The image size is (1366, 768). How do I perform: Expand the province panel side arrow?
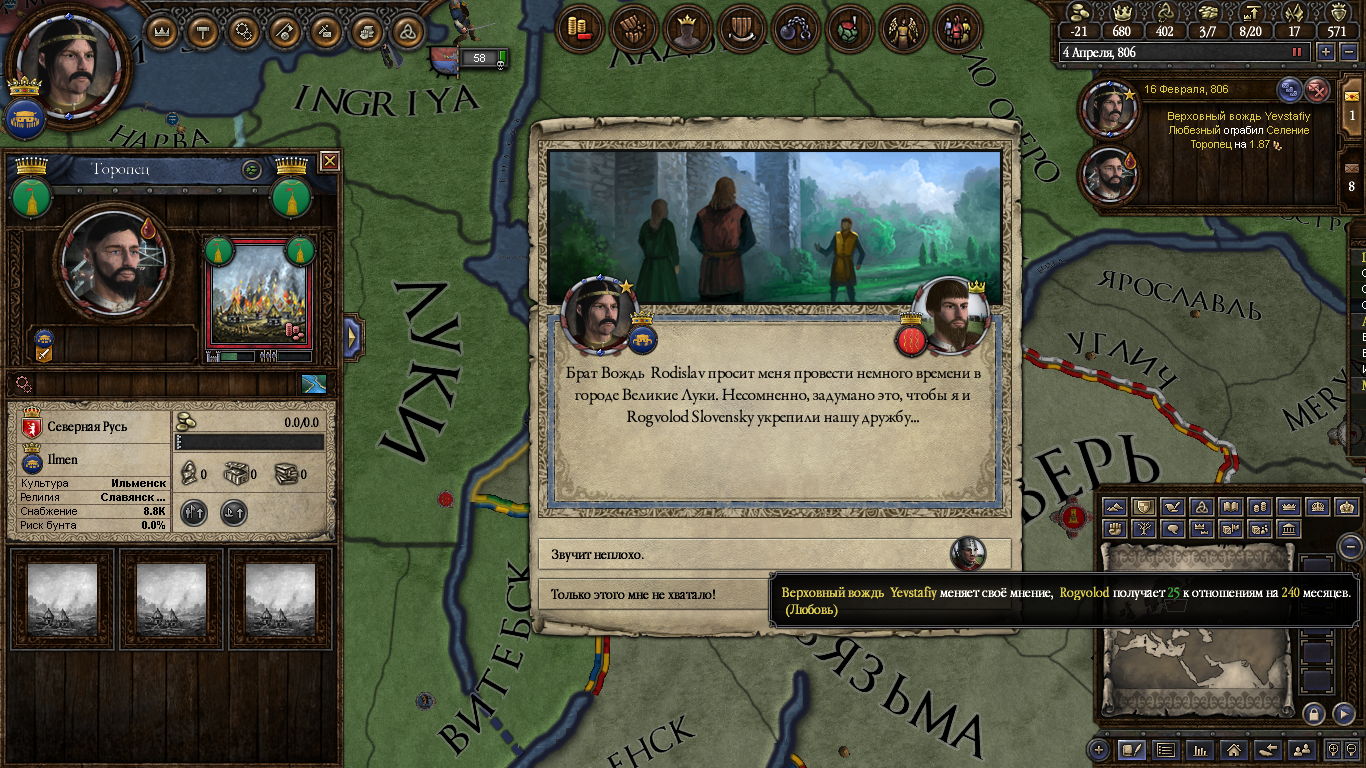(x=352, y=336)
